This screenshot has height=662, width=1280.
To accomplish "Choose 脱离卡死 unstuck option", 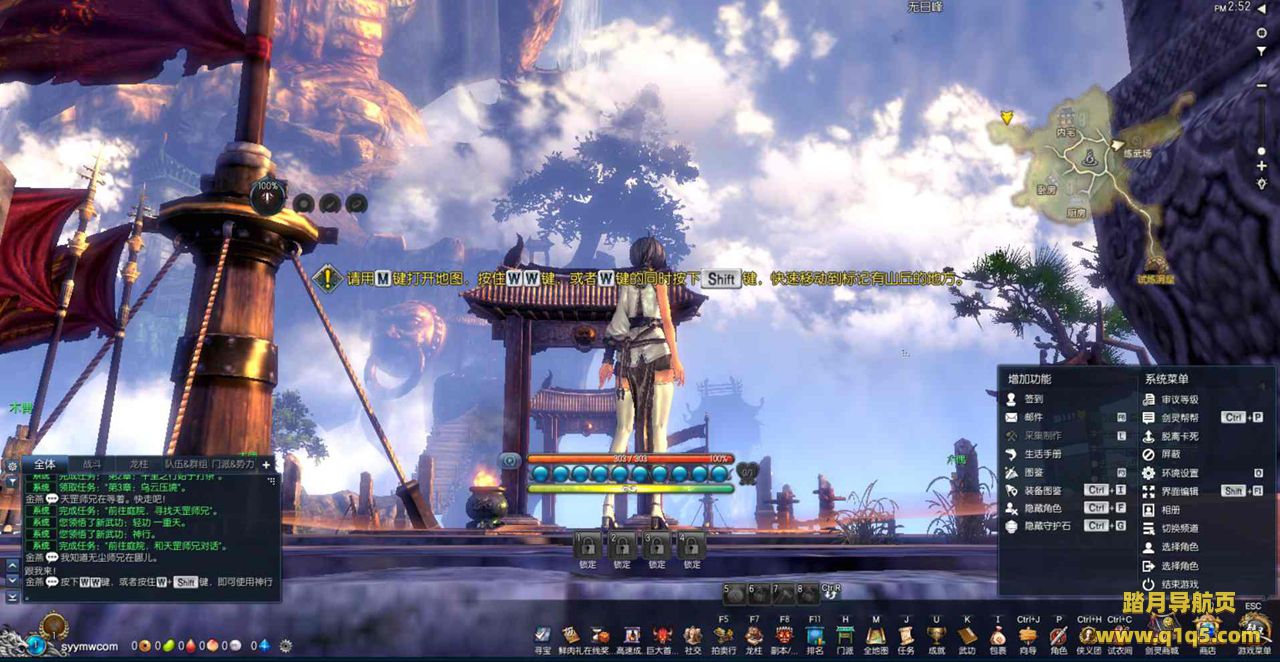I will click(1179, 436).
